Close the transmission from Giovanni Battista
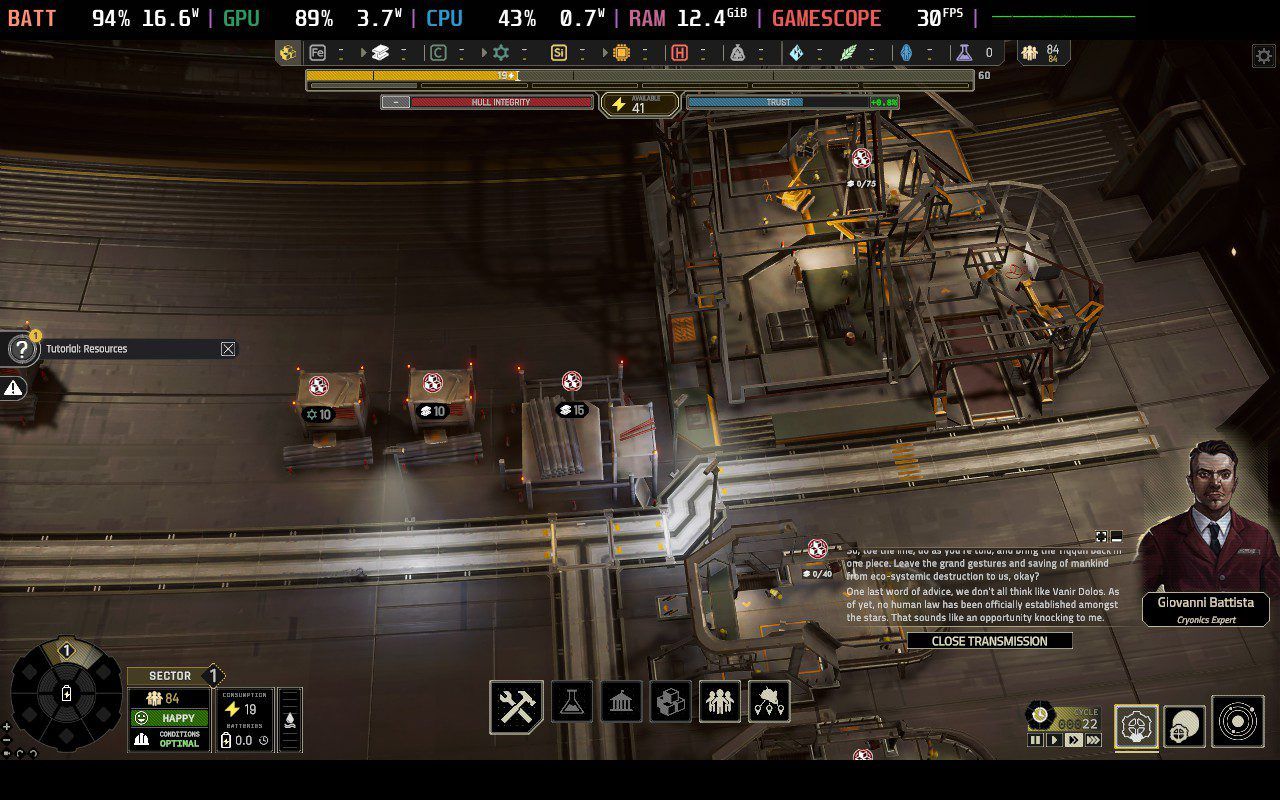Image resolution: width=1280 pixels, height=800 pixels. pyautogui.click(x=989, y=641)
